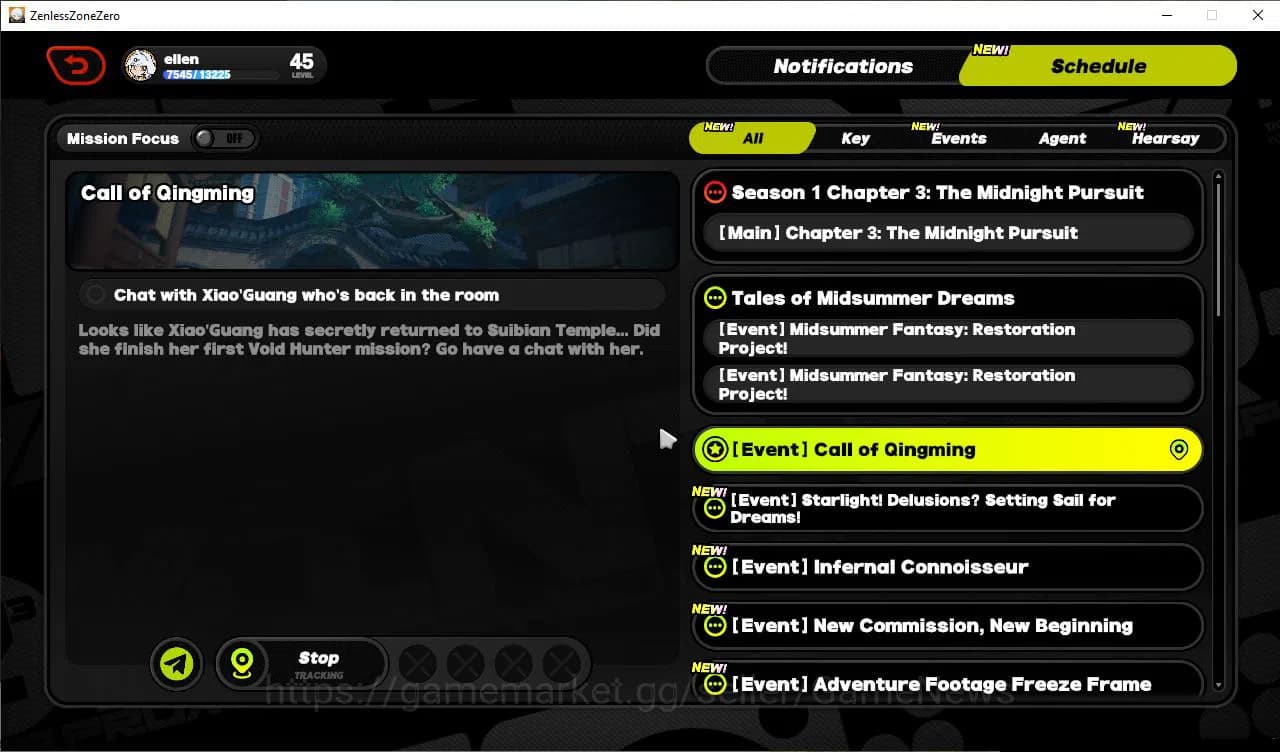Click the green paper plane button
The height and width of the screenshot is (752, 1280).
click(177, 663)
